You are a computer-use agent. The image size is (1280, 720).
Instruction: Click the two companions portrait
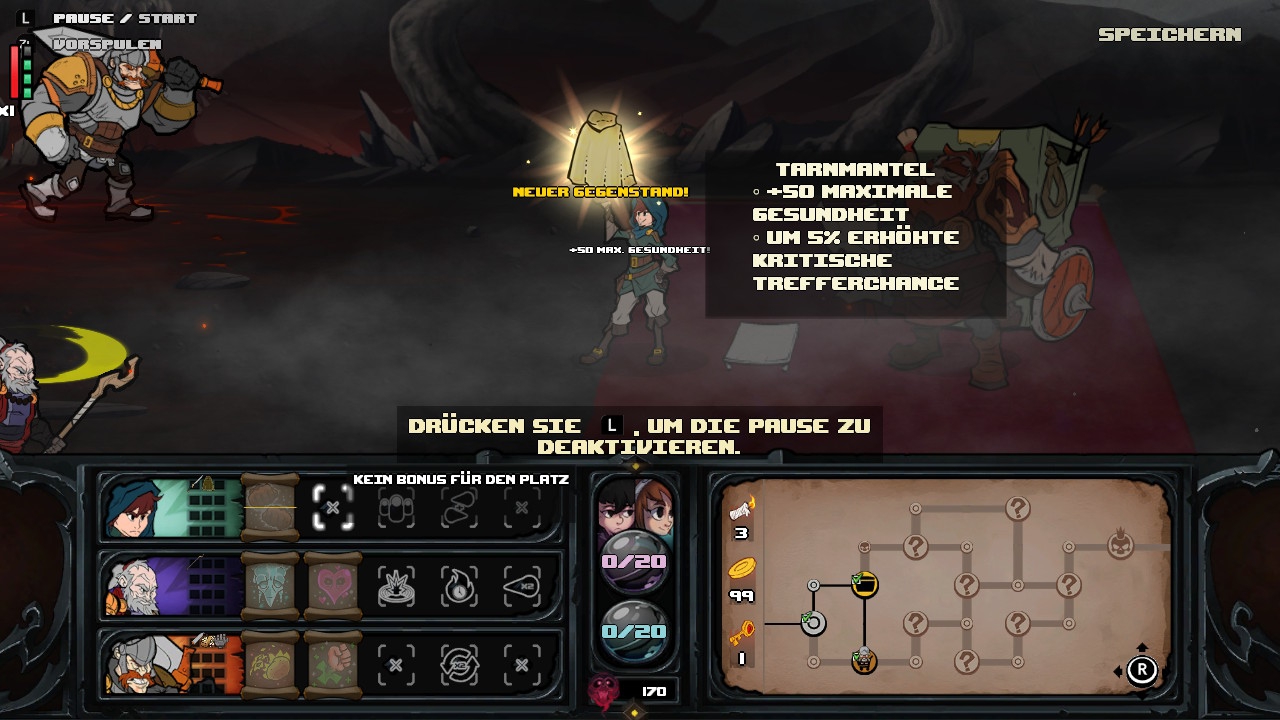click(635, 505)
